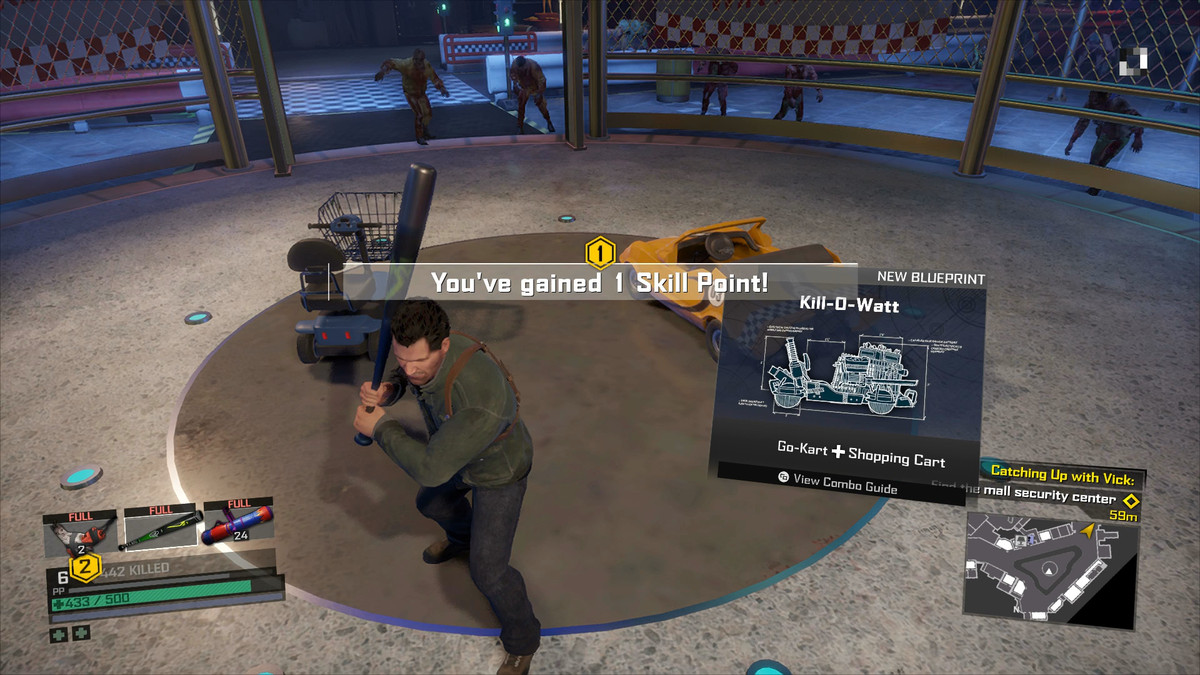
Task: Open the View Combo Guide option
Action: [838, 481]
